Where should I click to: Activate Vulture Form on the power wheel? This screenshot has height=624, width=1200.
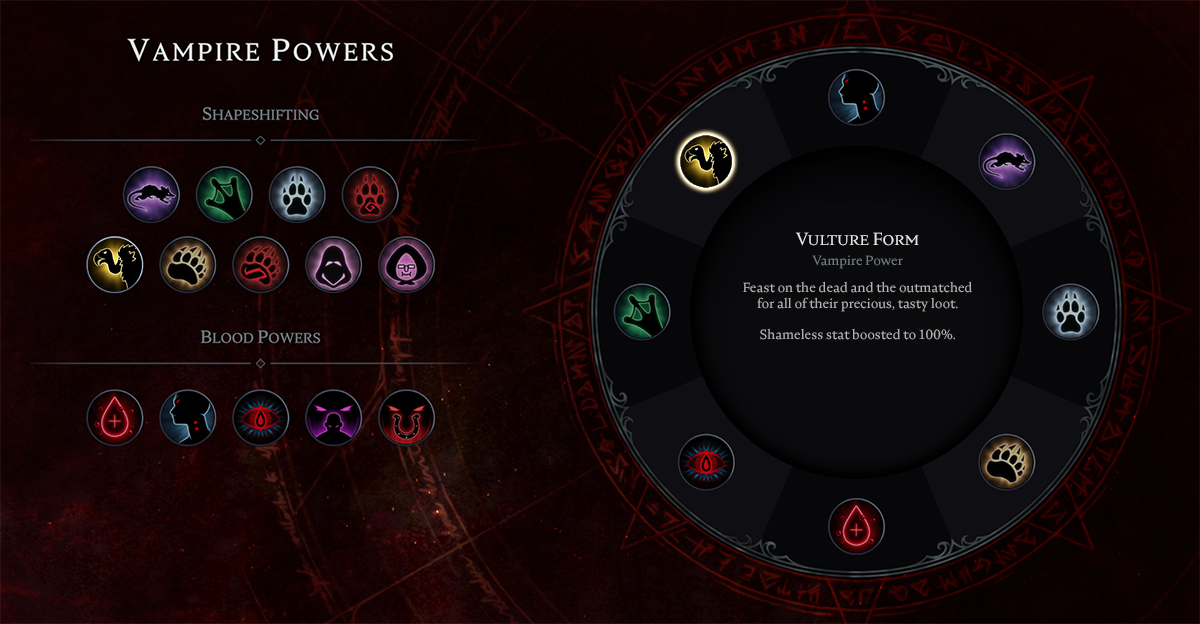click(706, 160)
